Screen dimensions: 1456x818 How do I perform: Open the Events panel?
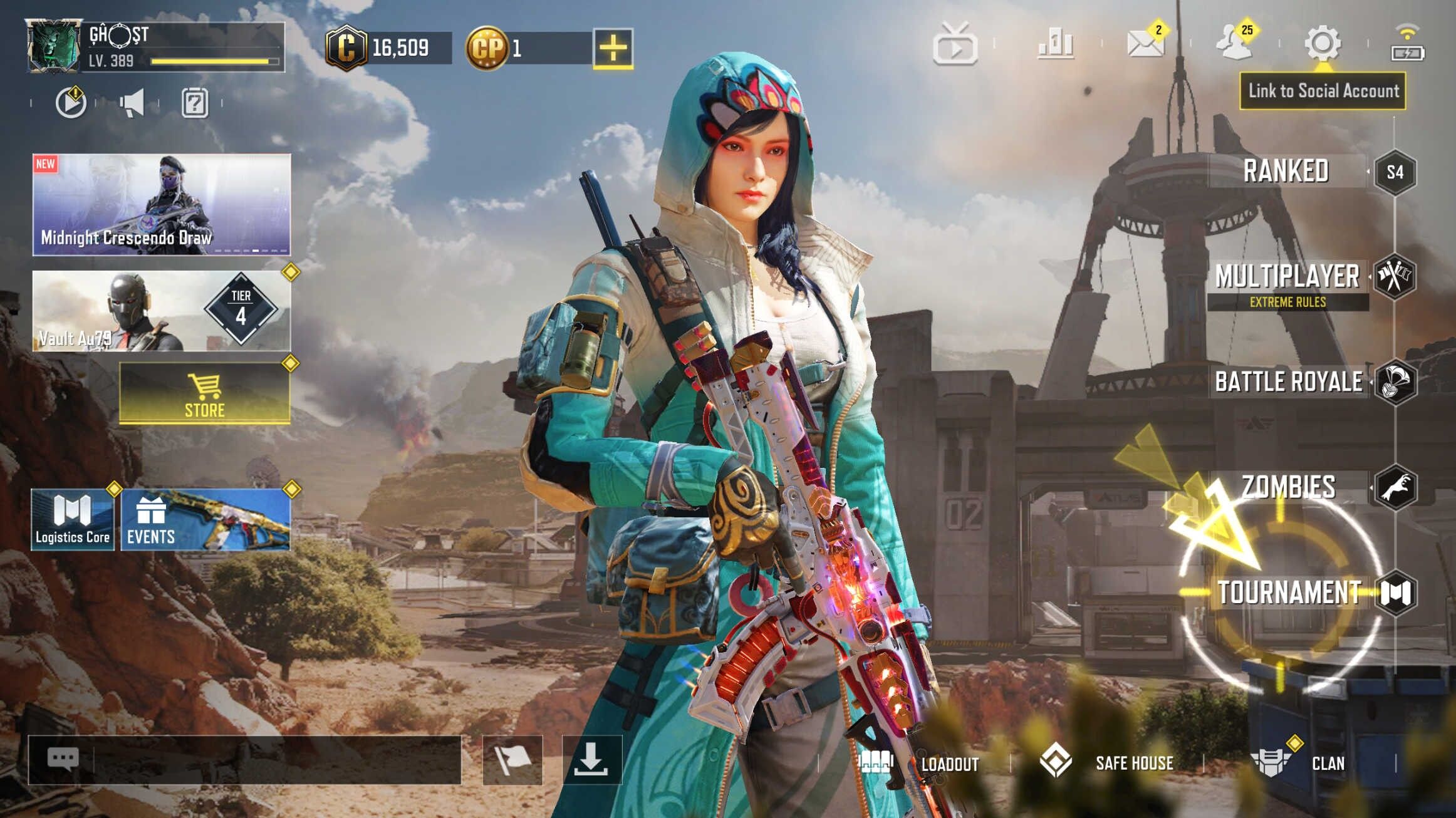[205, 520]
